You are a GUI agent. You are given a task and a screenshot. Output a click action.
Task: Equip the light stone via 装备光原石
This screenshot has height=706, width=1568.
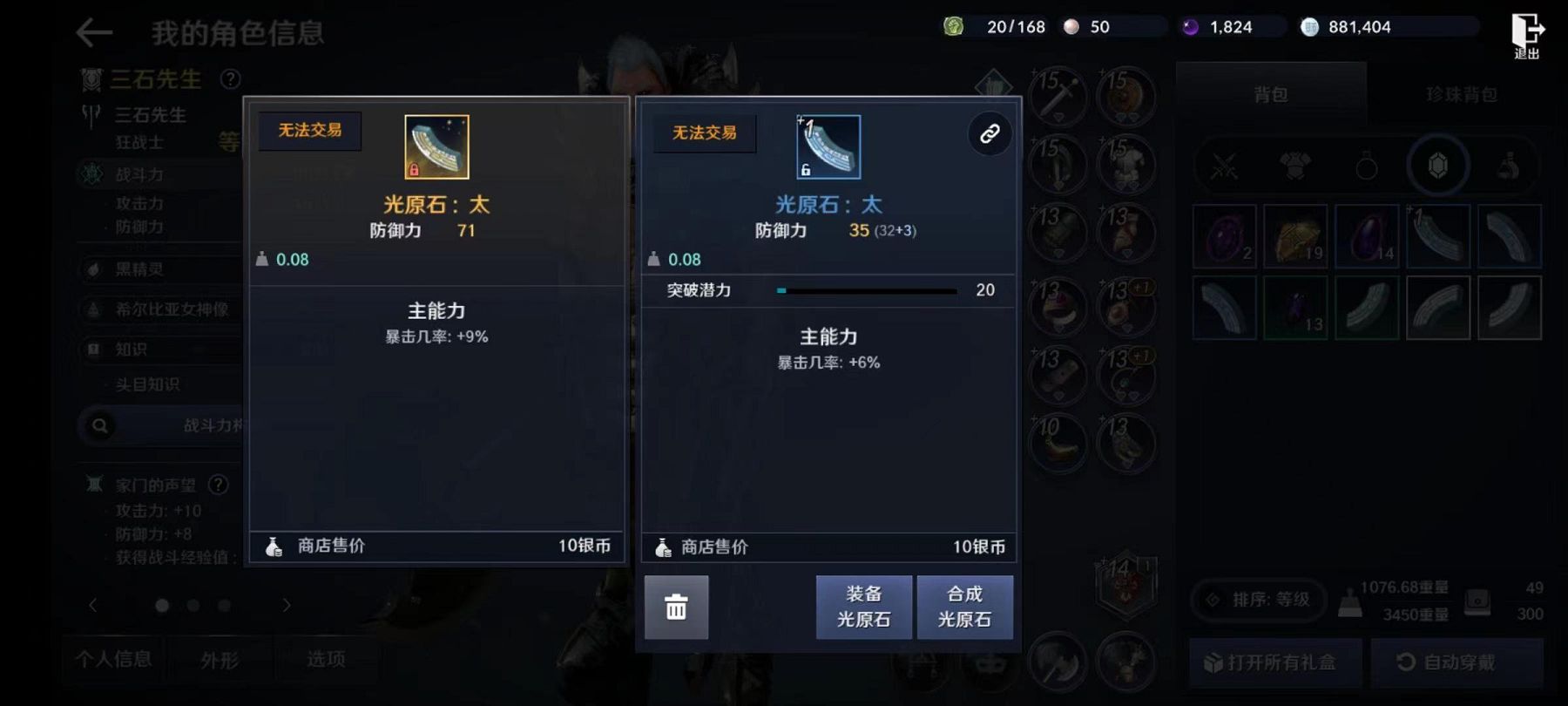click(x=863, y=607)
